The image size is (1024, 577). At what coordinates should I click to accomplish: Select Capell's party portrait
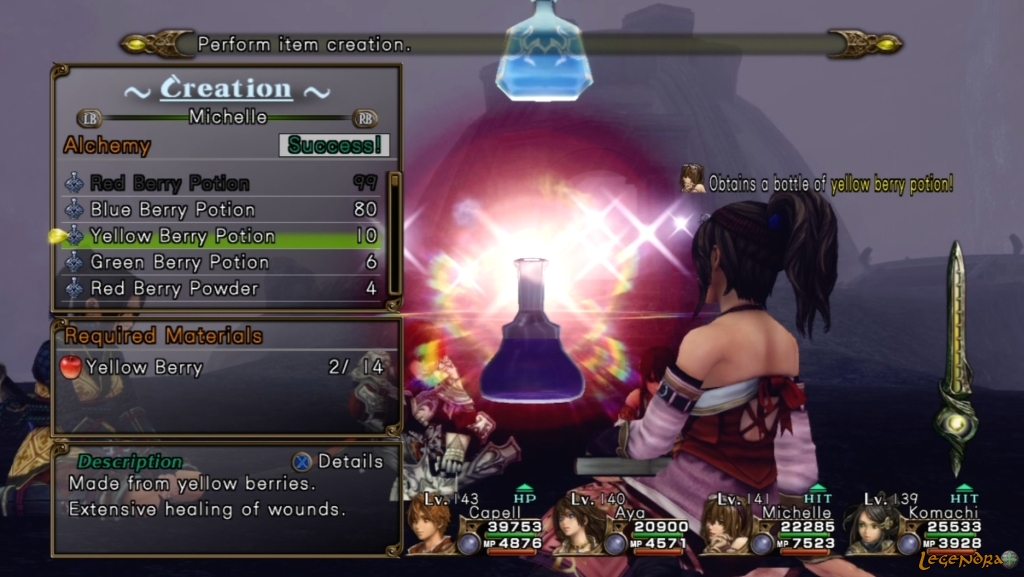tap(430, 525)
